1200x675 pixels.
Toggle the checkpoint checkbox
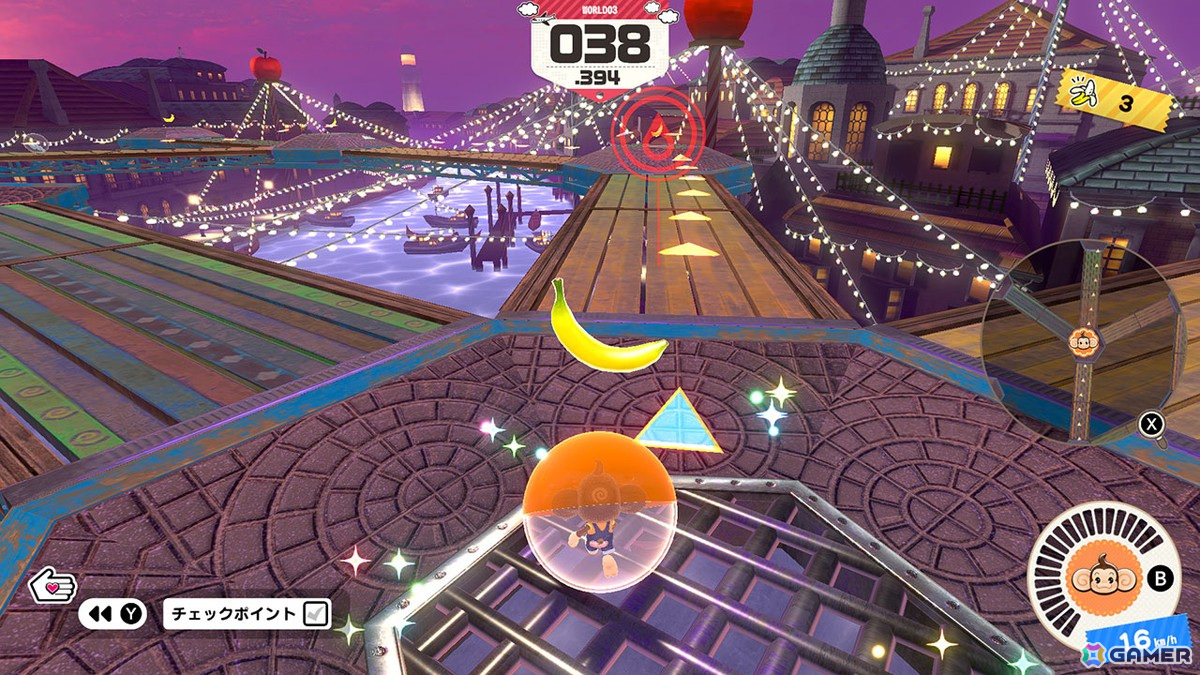point(314,613)
